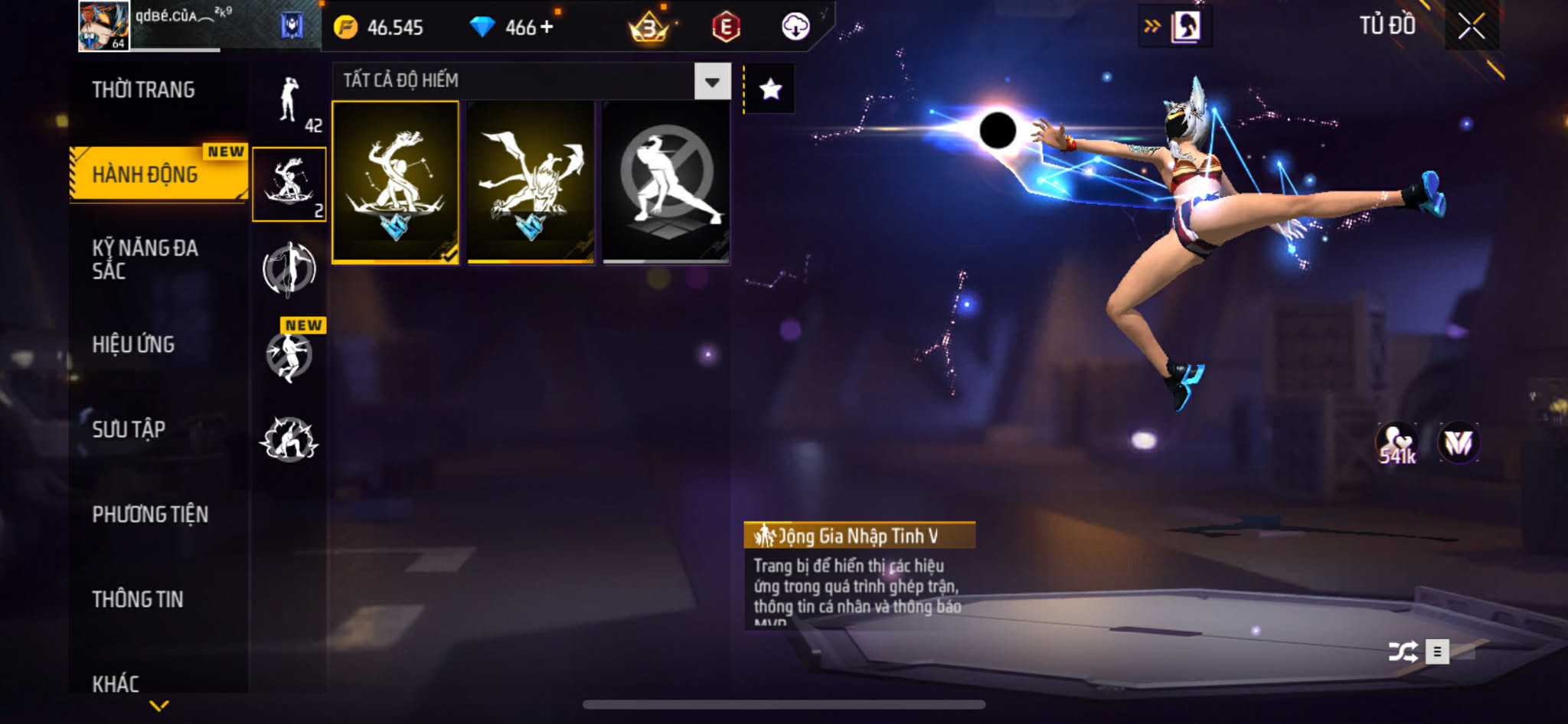Switch to Kỹ Năng Đa Sắc
Screen dimensions: 1568x724
pyautogui.click(x=145, y=259)
